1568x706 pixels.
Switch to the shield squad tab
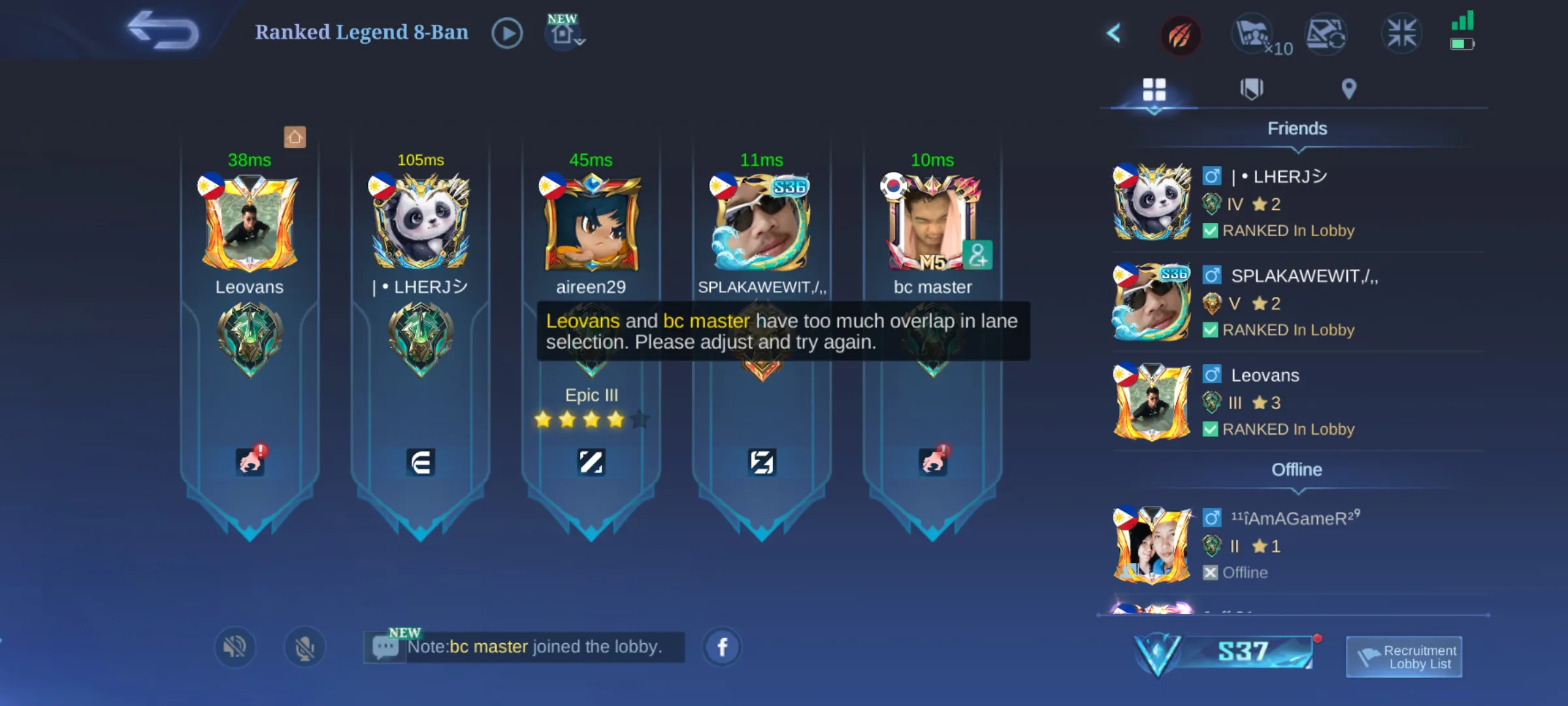1251,89
